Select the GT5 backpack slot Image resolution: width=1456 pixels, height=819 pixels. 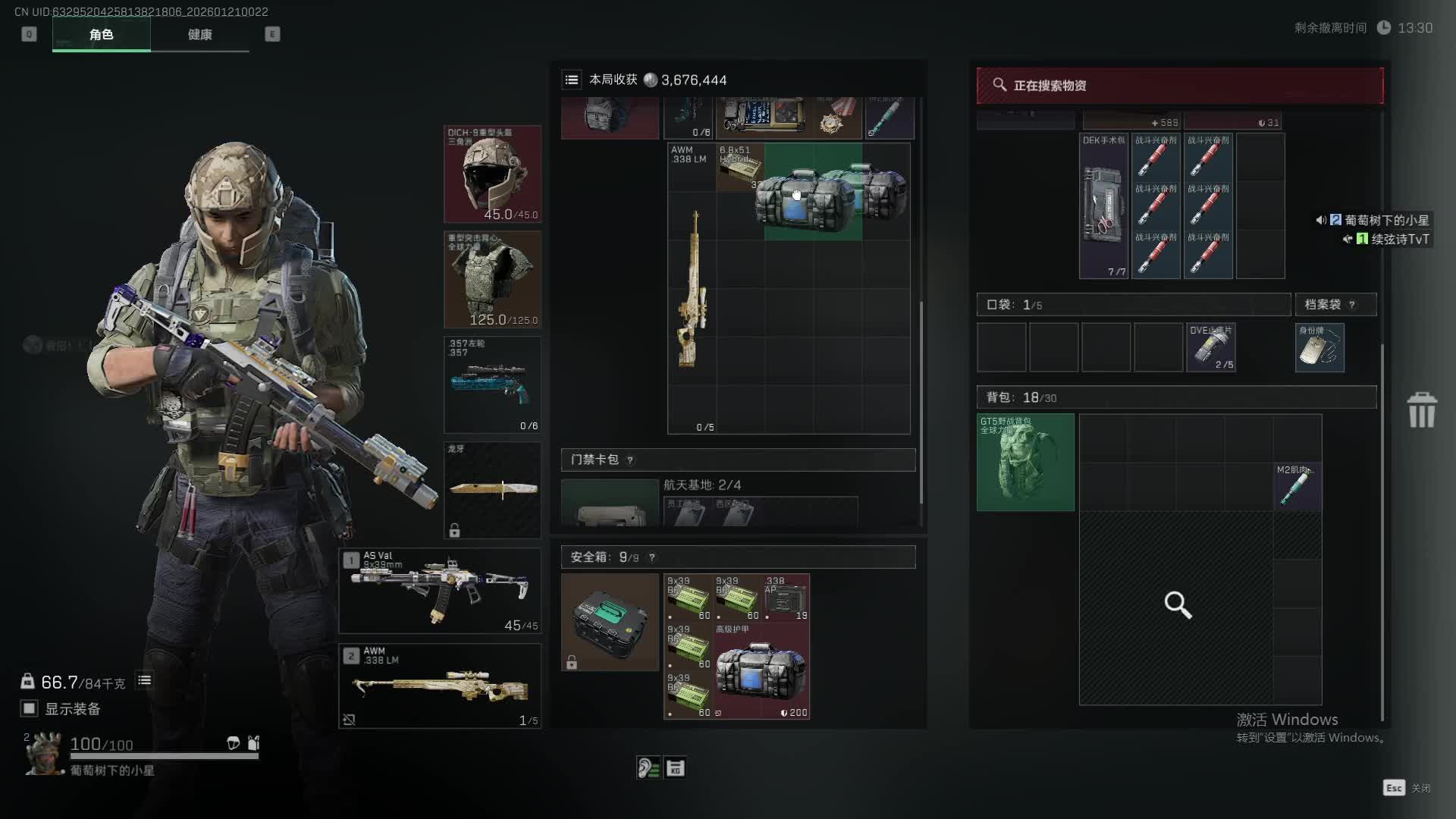[x=1025, y=462]
